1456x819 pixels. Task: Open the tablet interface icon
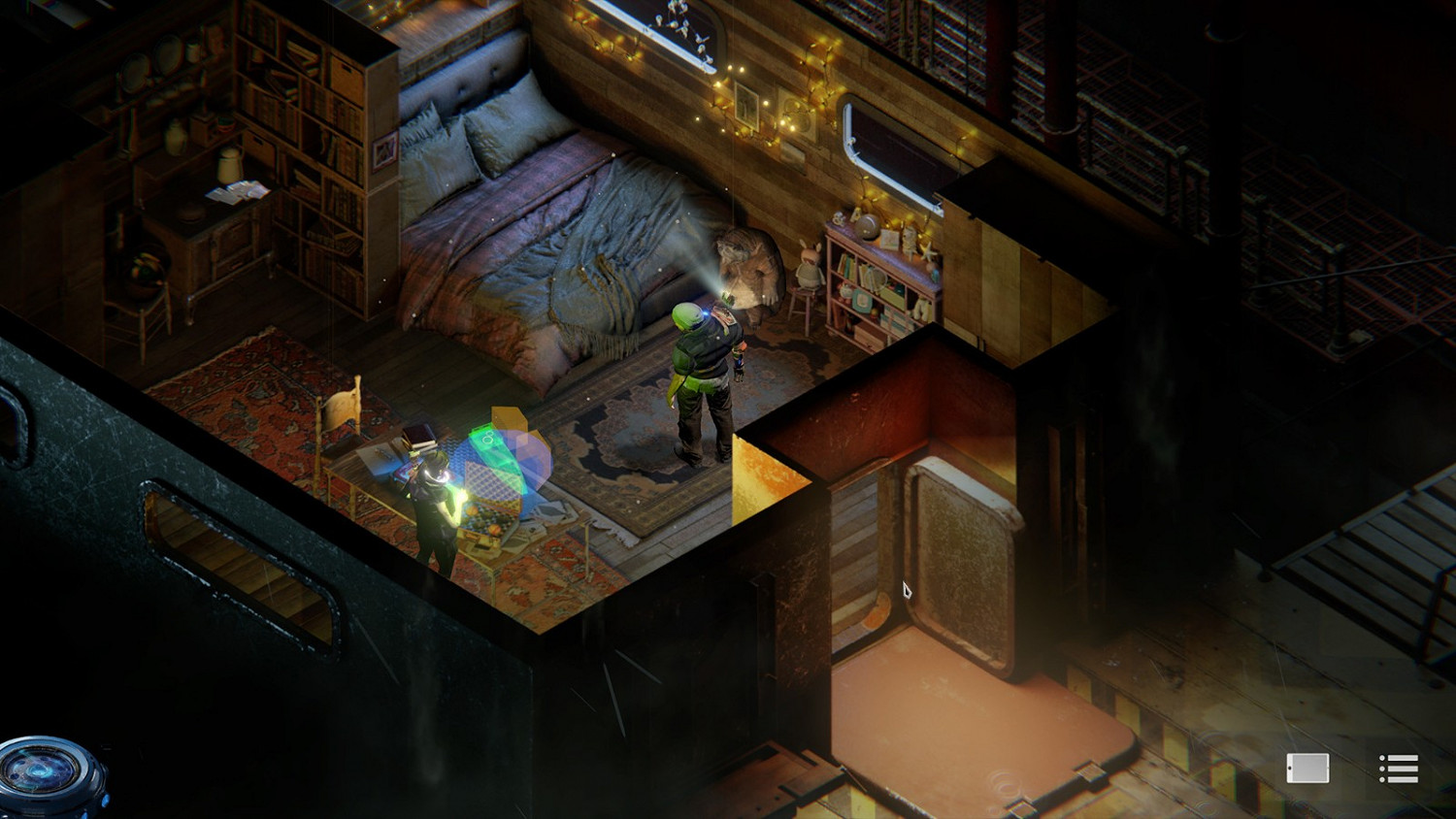coord(1307,769)
